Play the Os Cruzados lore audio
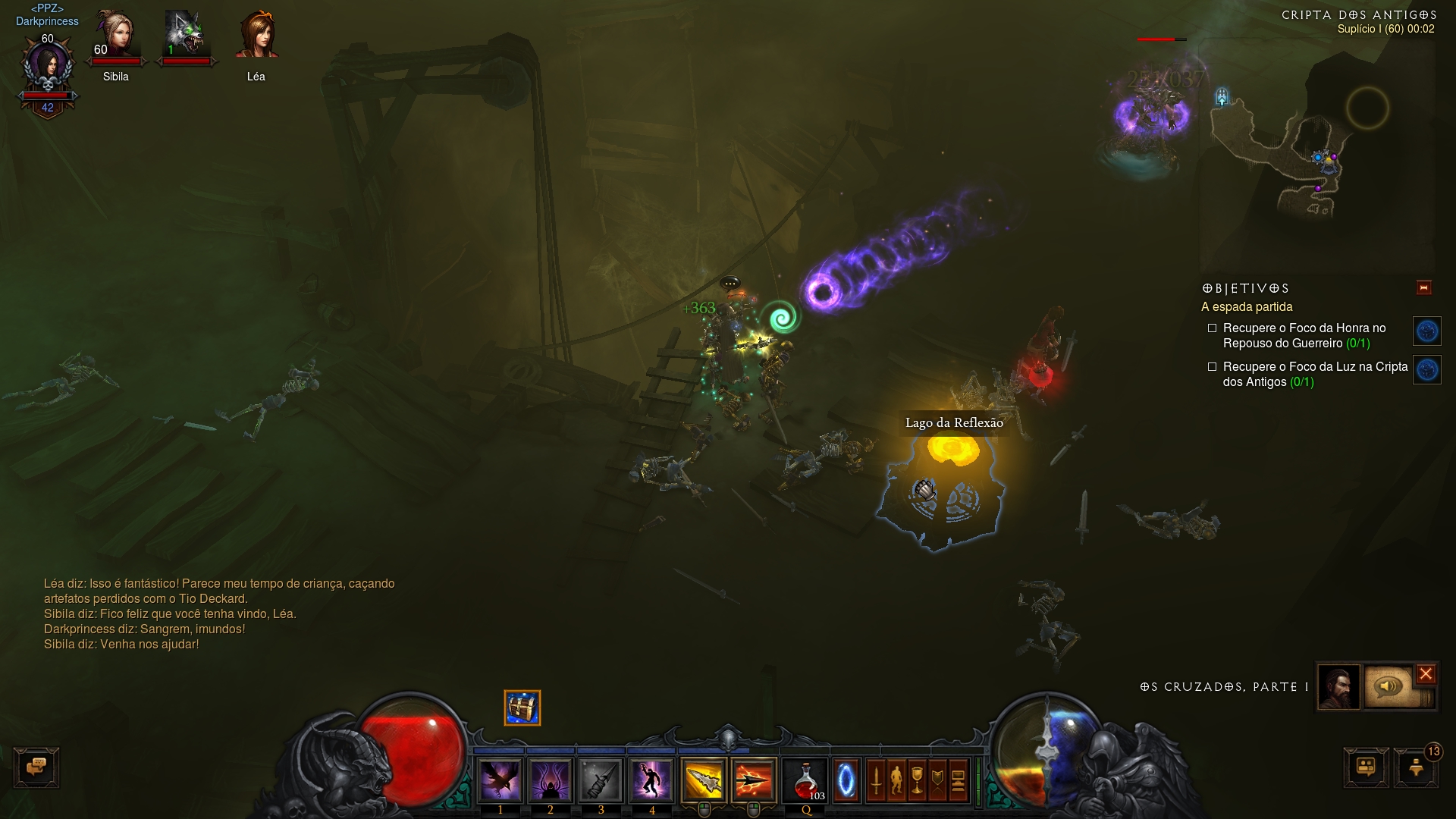1456x819 pixels. (1389, 687)
